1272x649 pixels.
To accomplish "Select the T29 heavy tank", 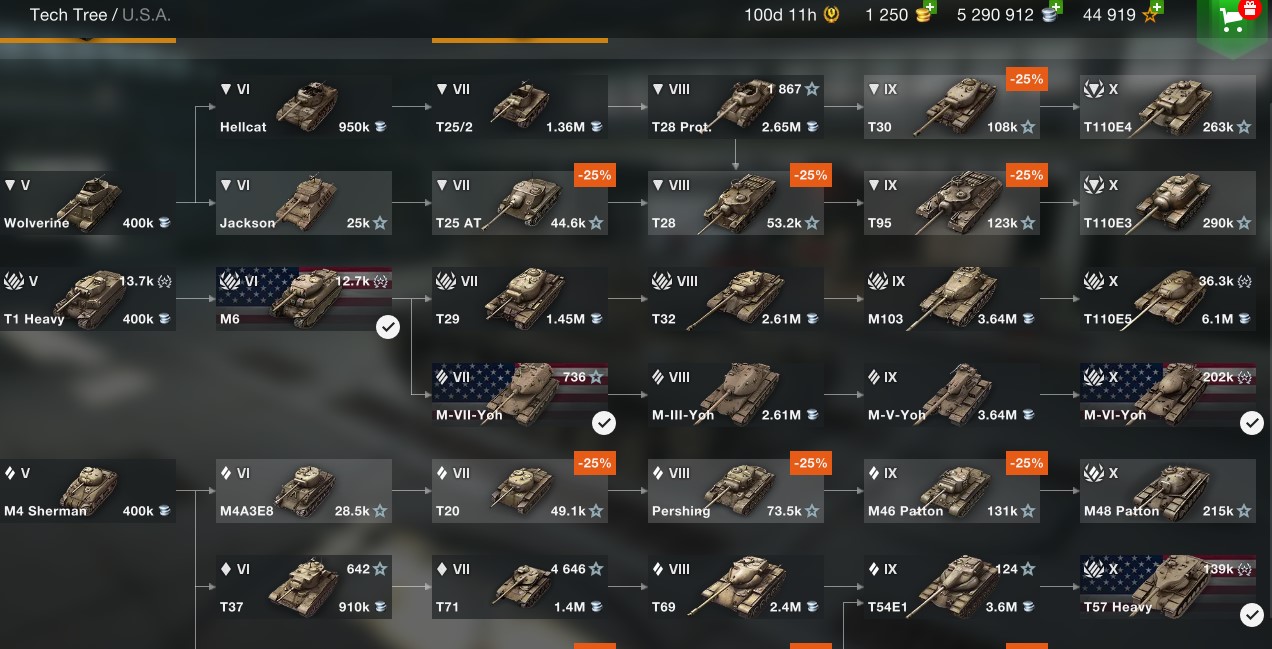I will tap(520, 299).
